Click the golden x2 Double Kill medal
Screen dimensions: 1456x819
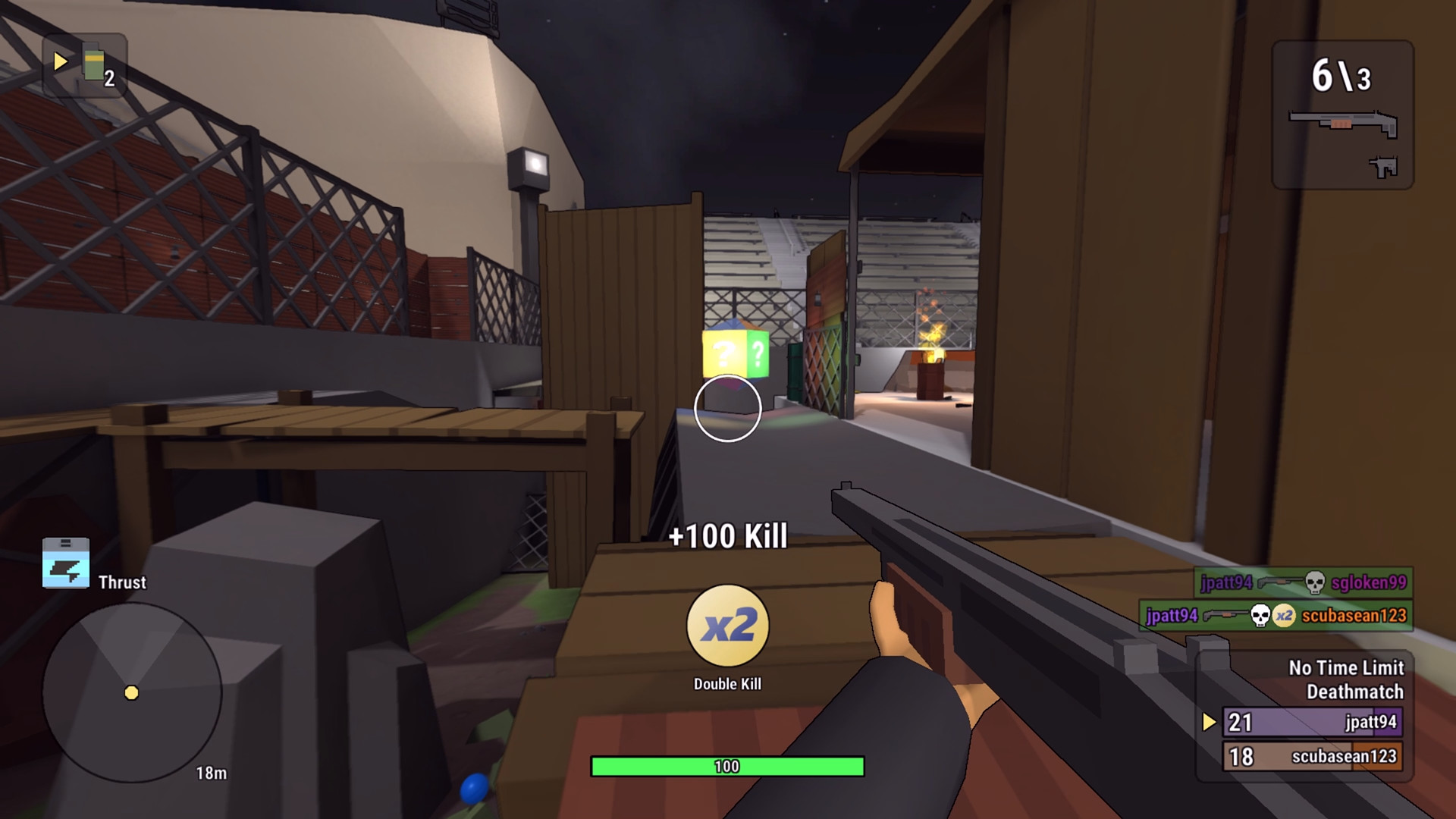pos(727,625)
